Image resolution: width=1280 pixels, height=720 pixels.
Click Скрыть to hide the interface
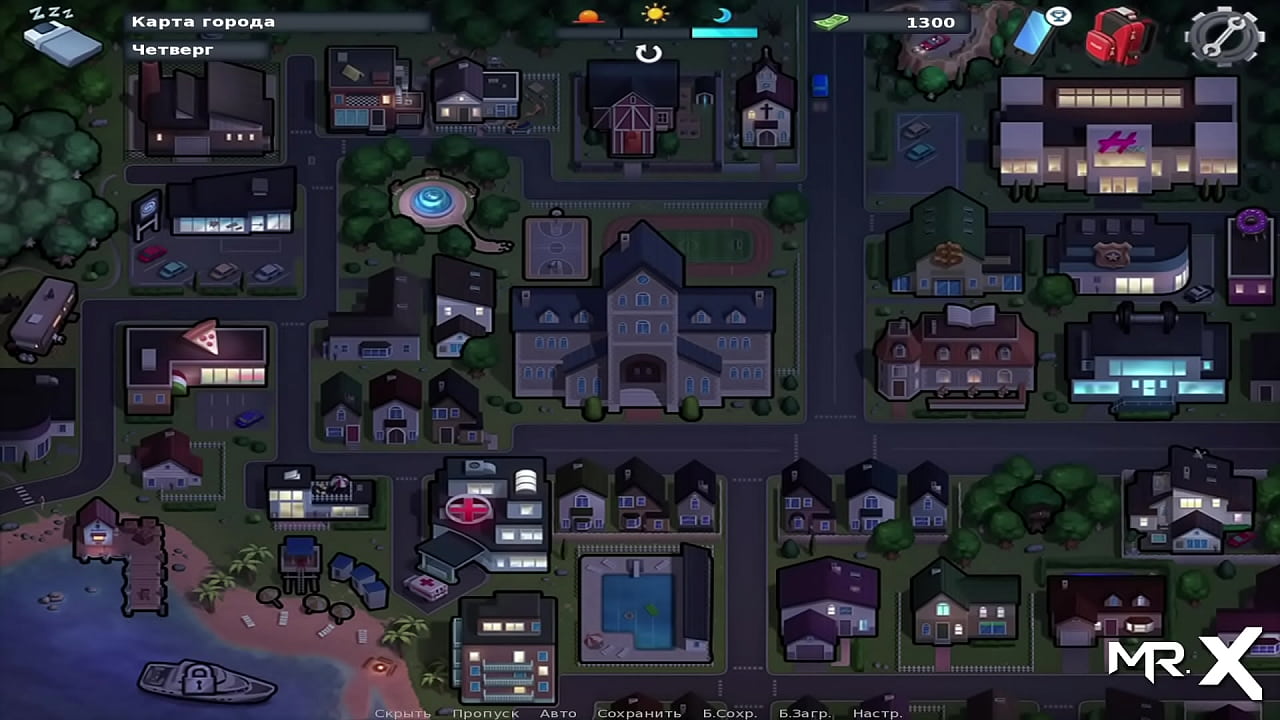[403, 713]
